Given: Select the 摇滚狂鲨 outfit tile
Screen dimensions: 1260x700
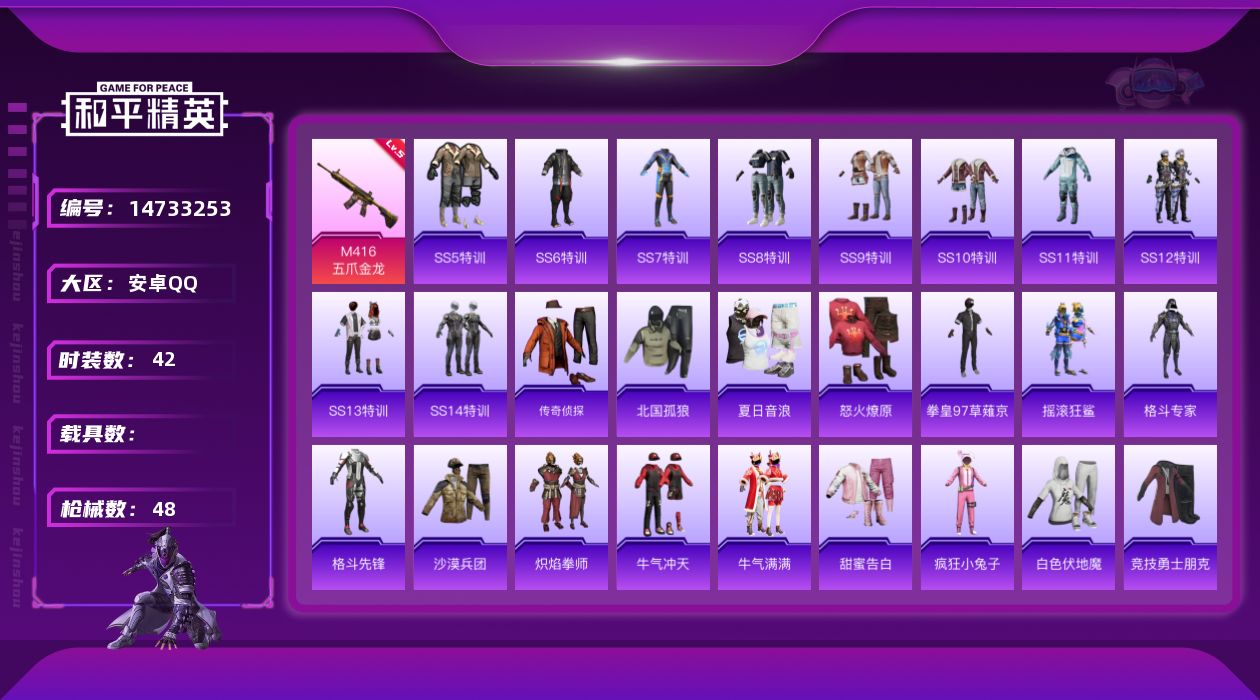Looking at the screenshot, I should click(x=1068, y=364).
